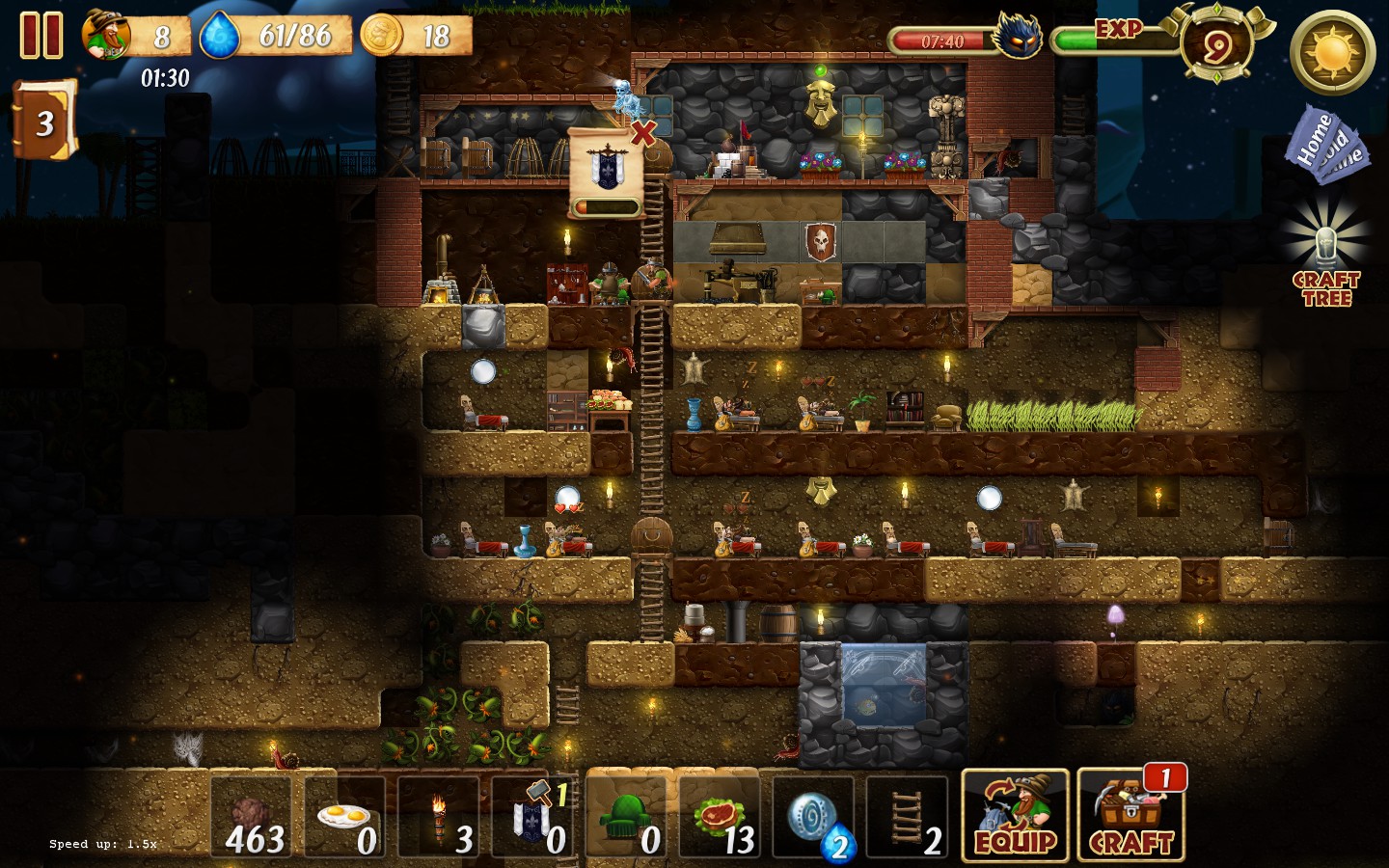Select the blue mana droplet icon
Image resolution: width=1389 pixels, height=868 pixels.
pos(220,37)
